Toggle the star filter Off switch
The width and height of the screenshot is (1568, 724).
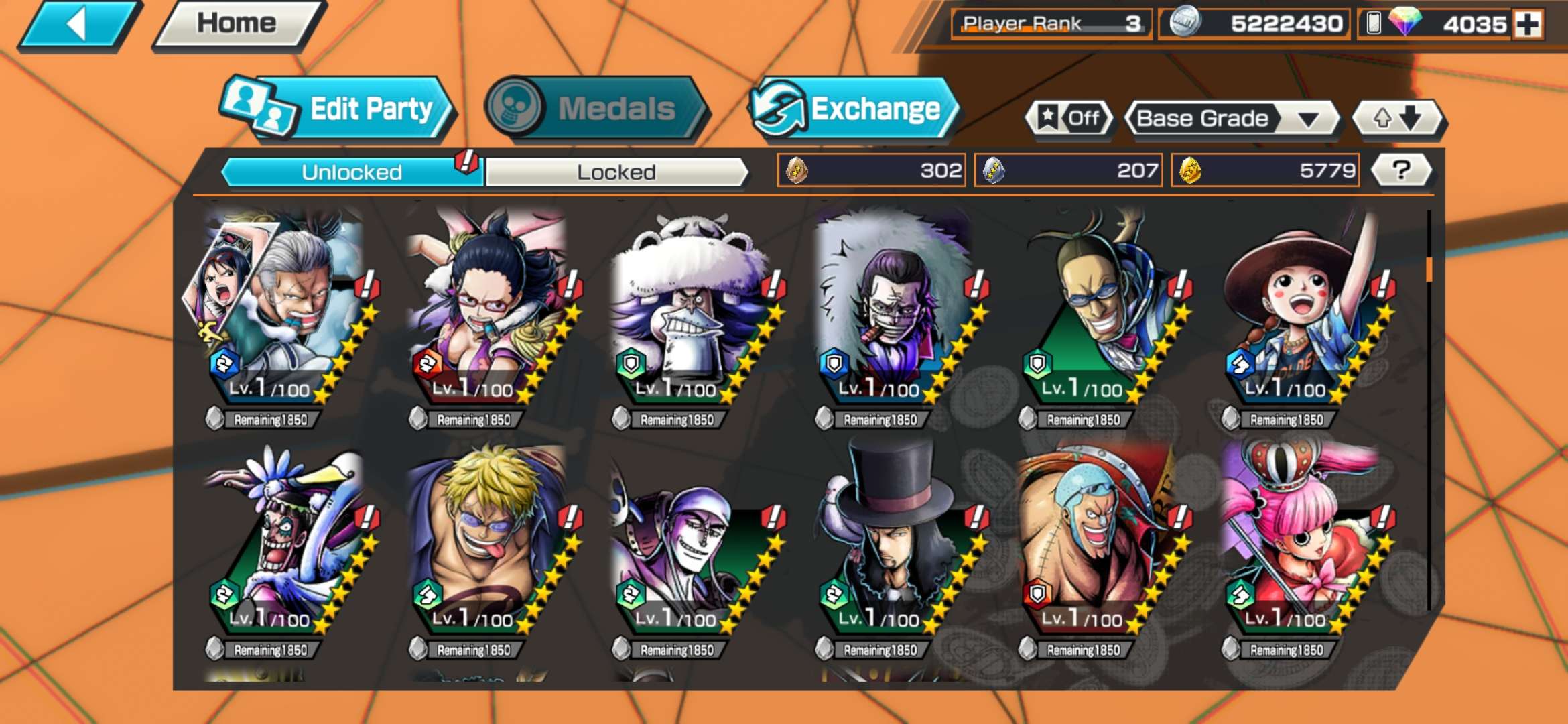click(x=1068, y=118)
